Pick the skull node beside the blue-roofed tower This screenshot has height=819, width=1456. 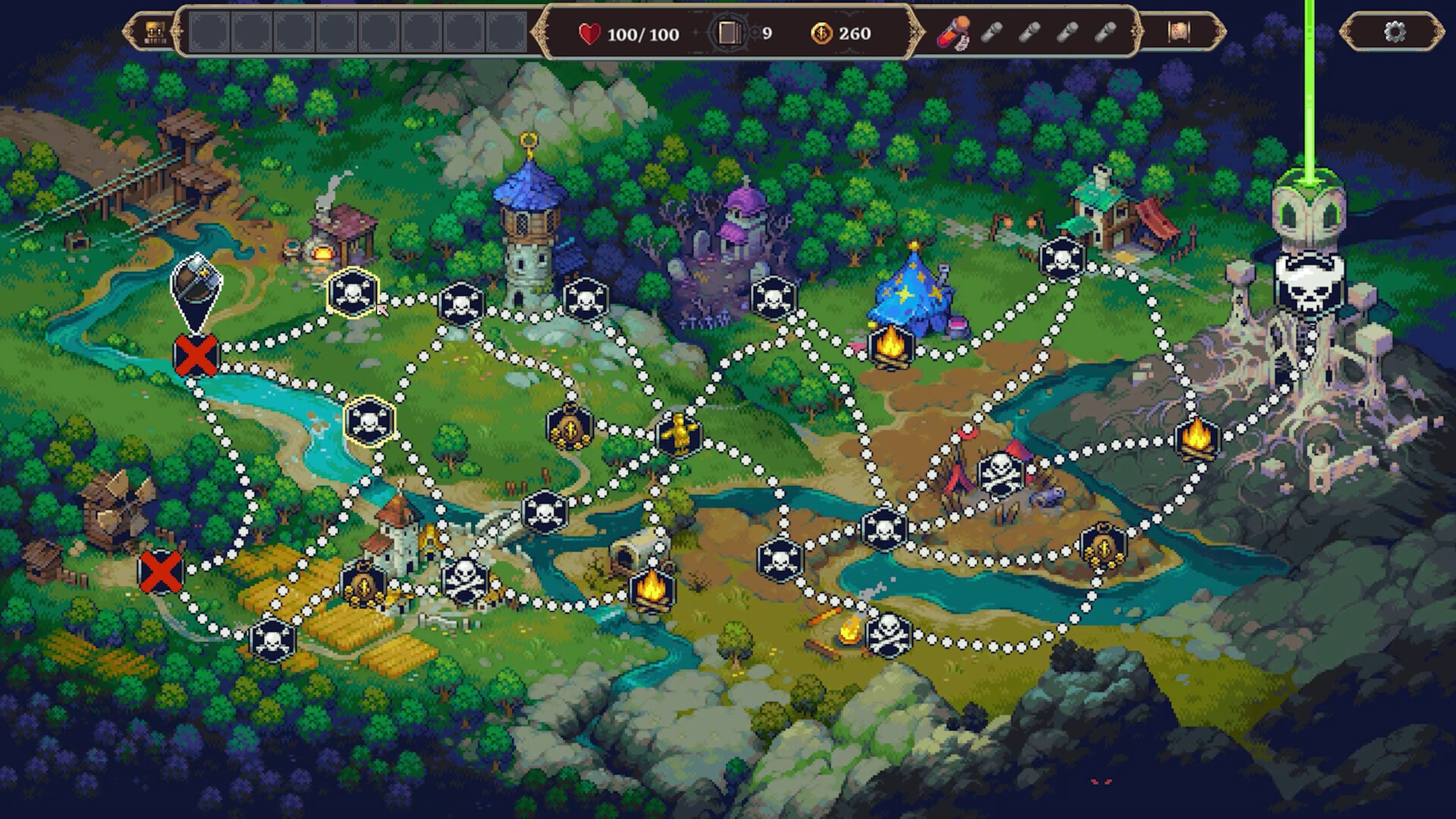[x=585, y=300]
